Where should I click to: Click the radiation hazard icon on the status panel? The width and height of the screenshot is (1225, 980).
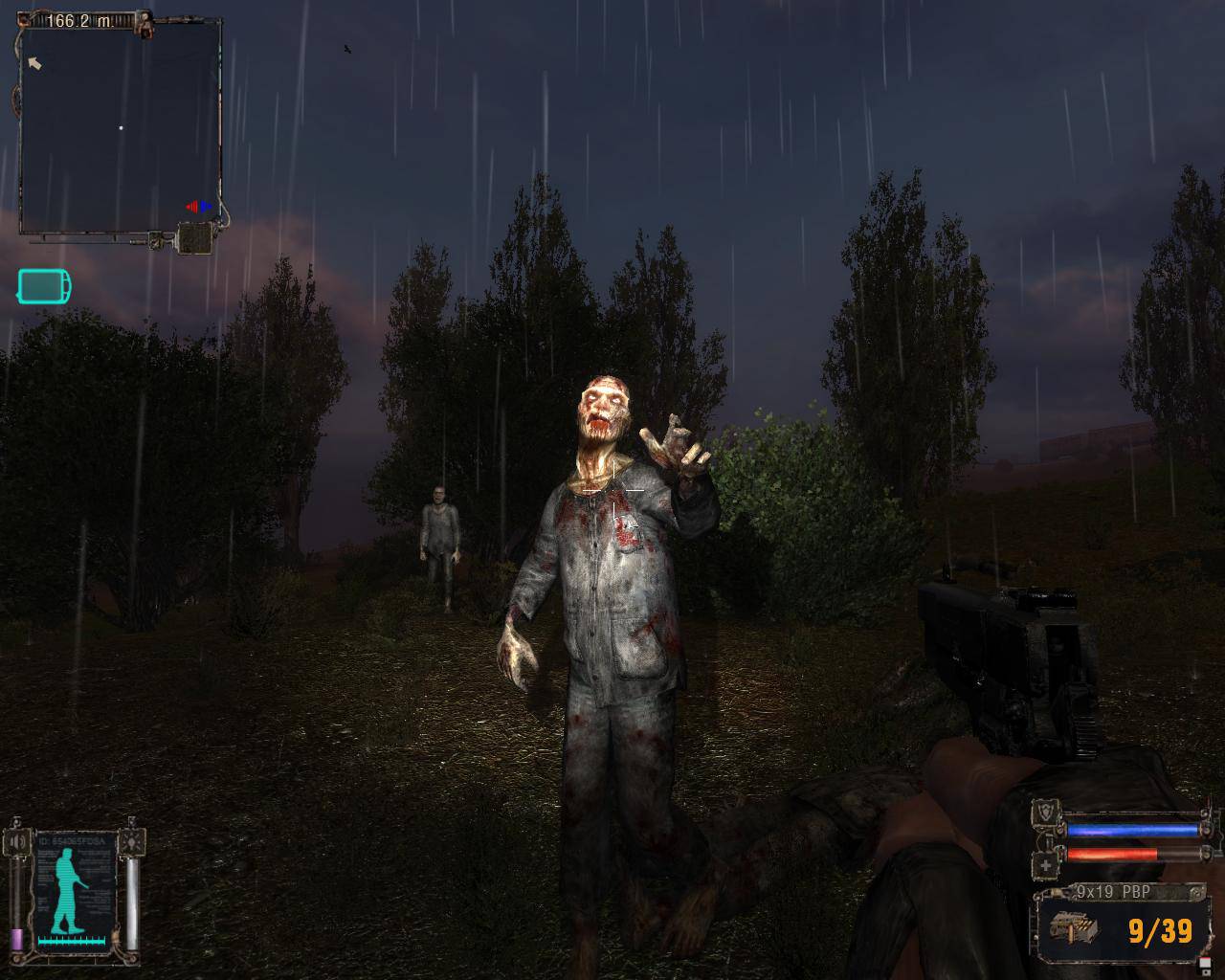[x=131, y=842]
